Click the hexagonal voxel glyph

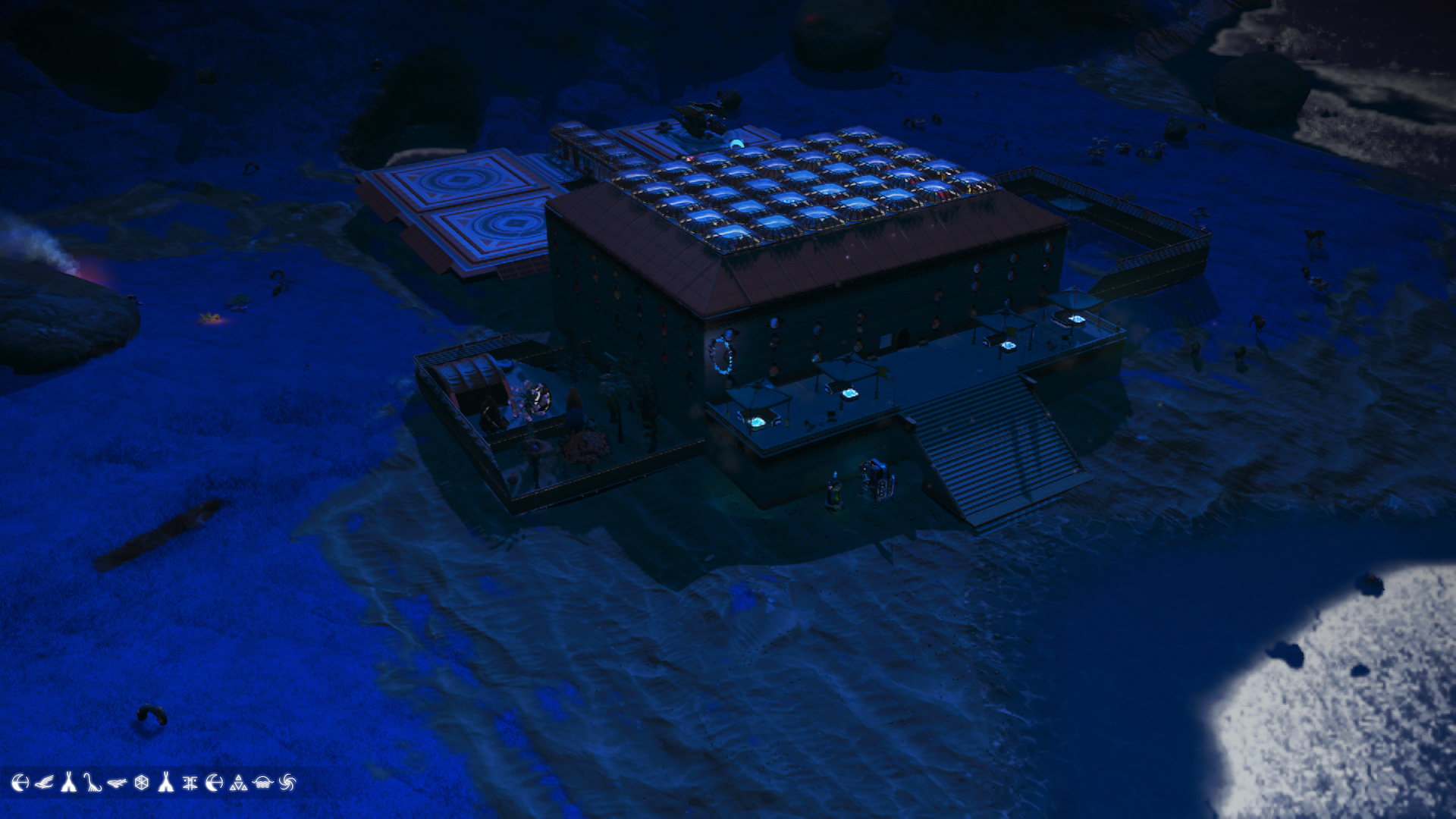(x=141, y=783)
